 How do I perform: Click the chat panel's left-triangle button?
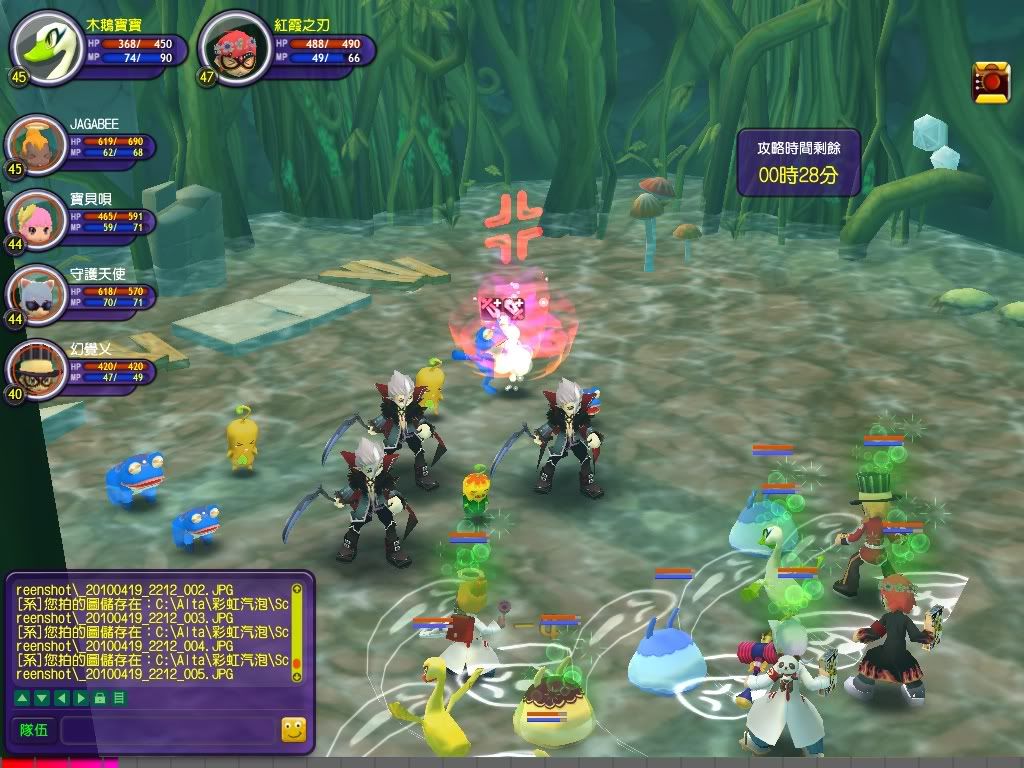(x=60, y=697)
